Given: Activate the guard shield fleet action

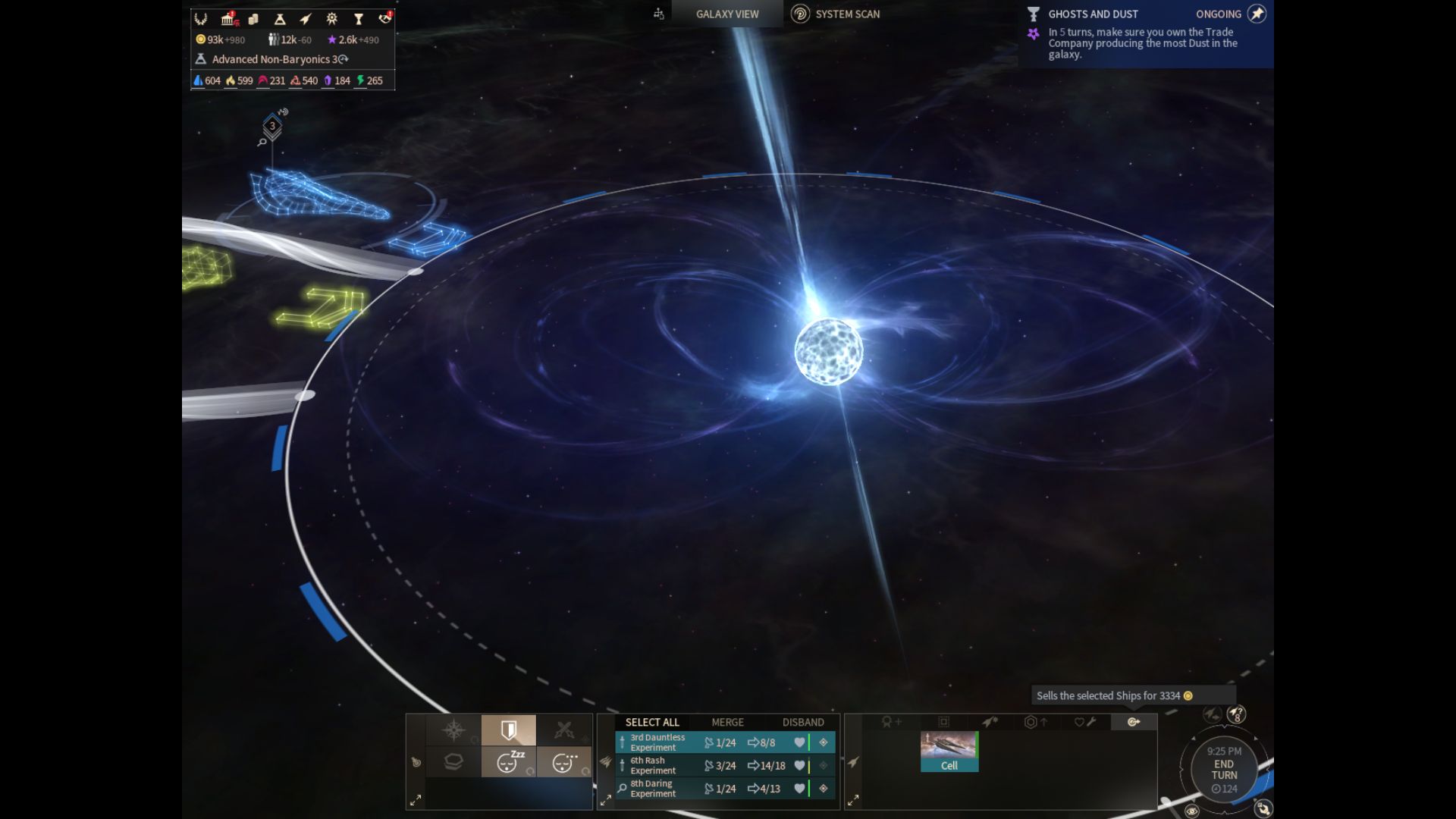Looking at the screenshot, I should point(508,730).
